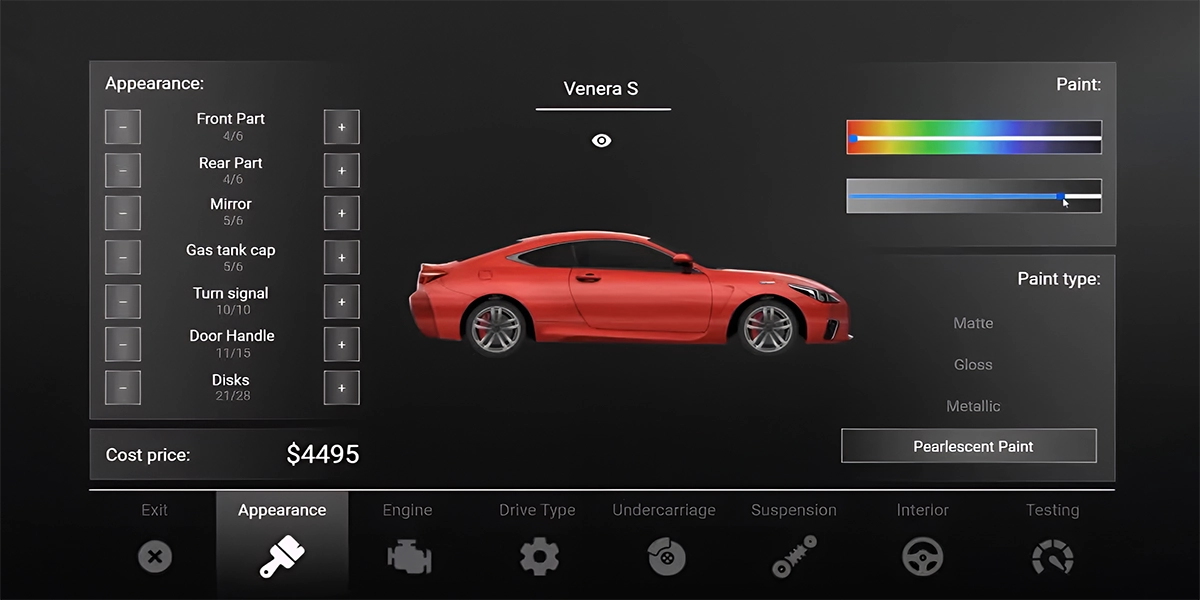Increase the Front Part option
Image resolution: width=1200 pixels, height=600 pixels.
click(341, 127)
